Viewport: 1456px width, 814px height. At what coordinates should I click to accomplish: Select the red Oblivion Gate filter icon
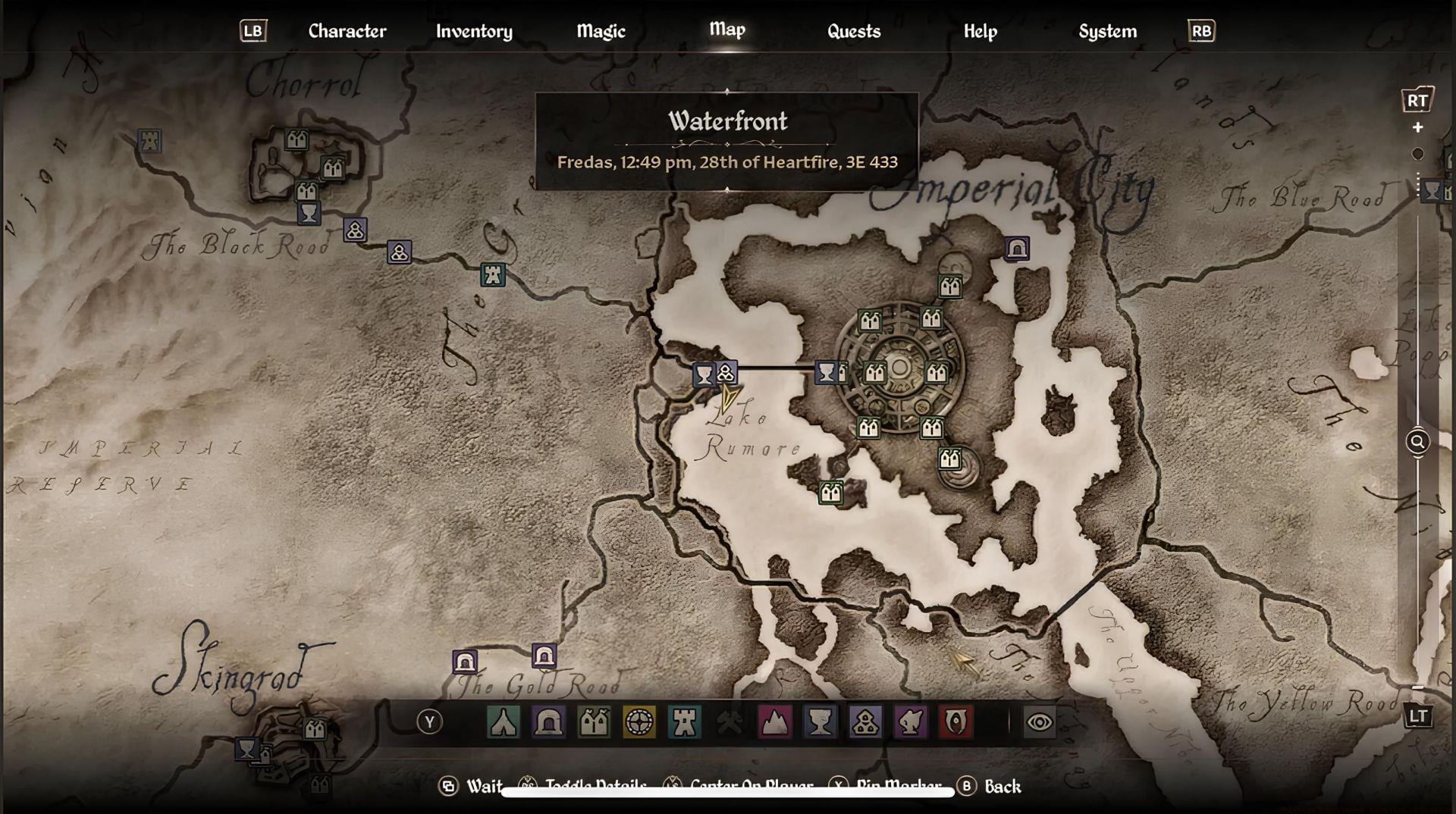point(955,722)
